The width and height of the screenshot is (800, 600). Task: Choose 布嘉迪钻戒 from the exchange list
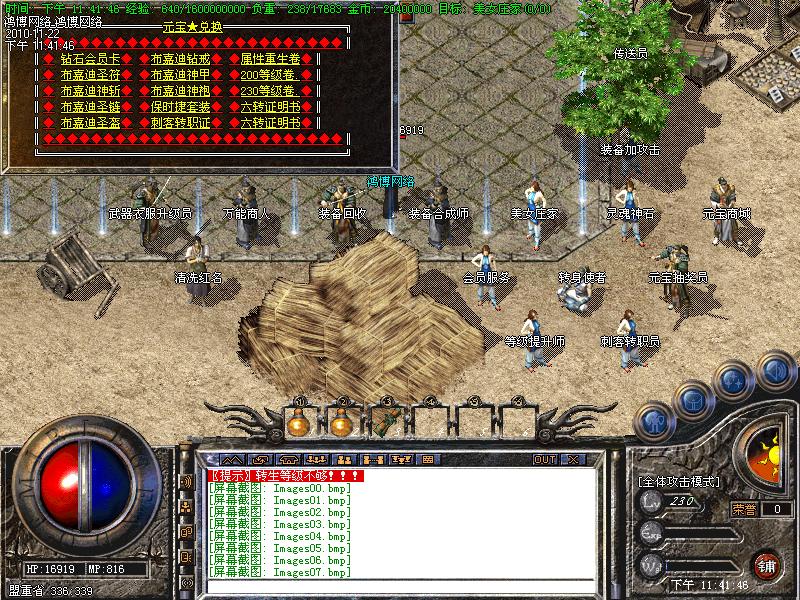pos(180,59)
